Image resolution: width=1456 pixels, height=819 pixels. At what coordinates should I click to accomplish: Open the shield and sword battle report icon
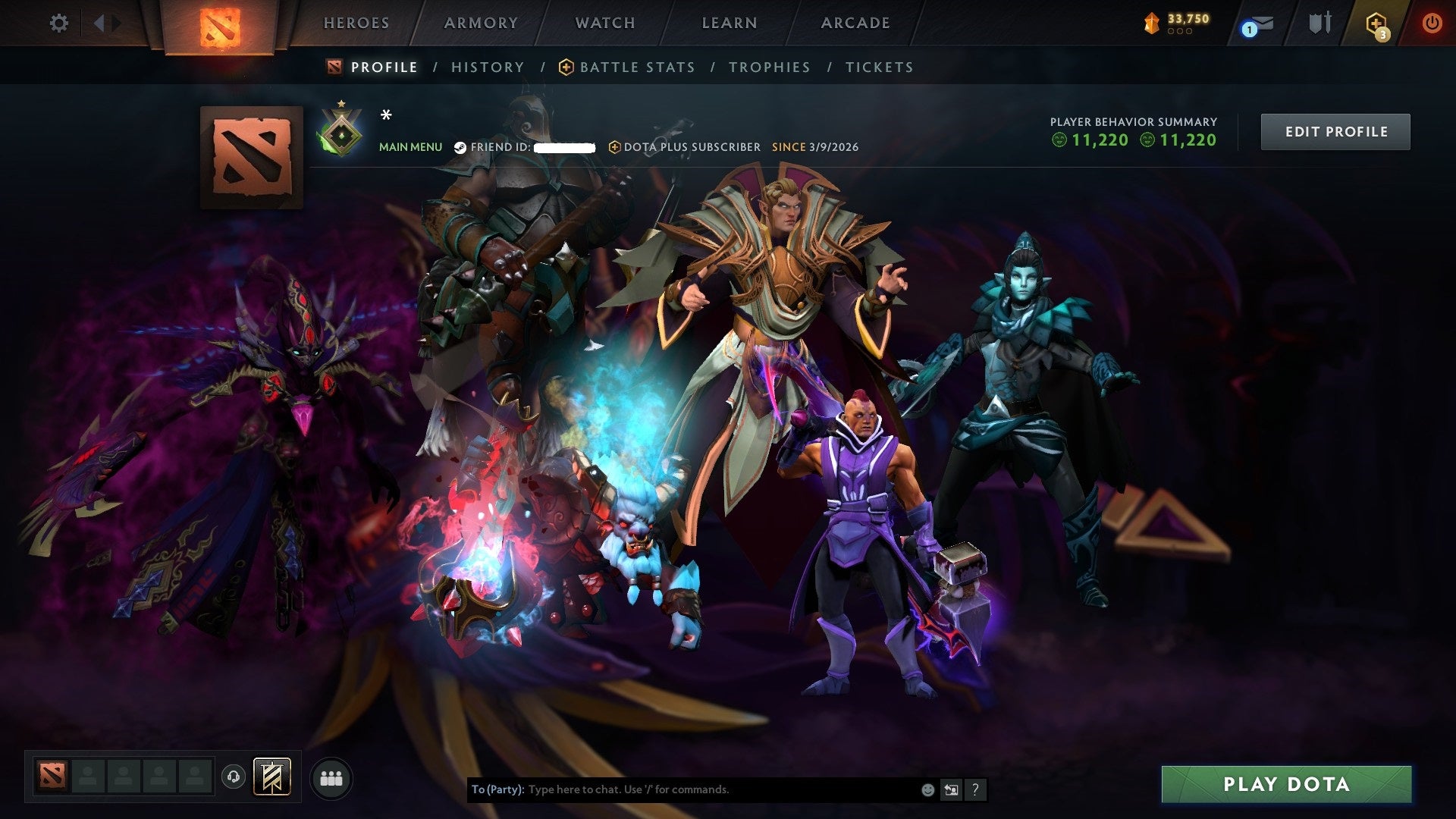(1319, 23)
